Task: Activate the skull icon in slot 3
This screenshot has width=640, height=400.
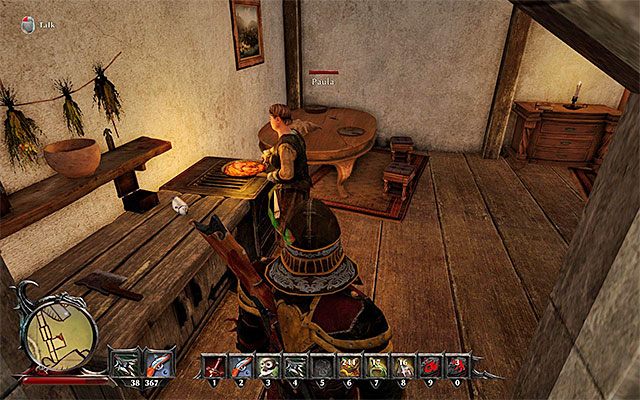Action: click(x=267, y=366)
